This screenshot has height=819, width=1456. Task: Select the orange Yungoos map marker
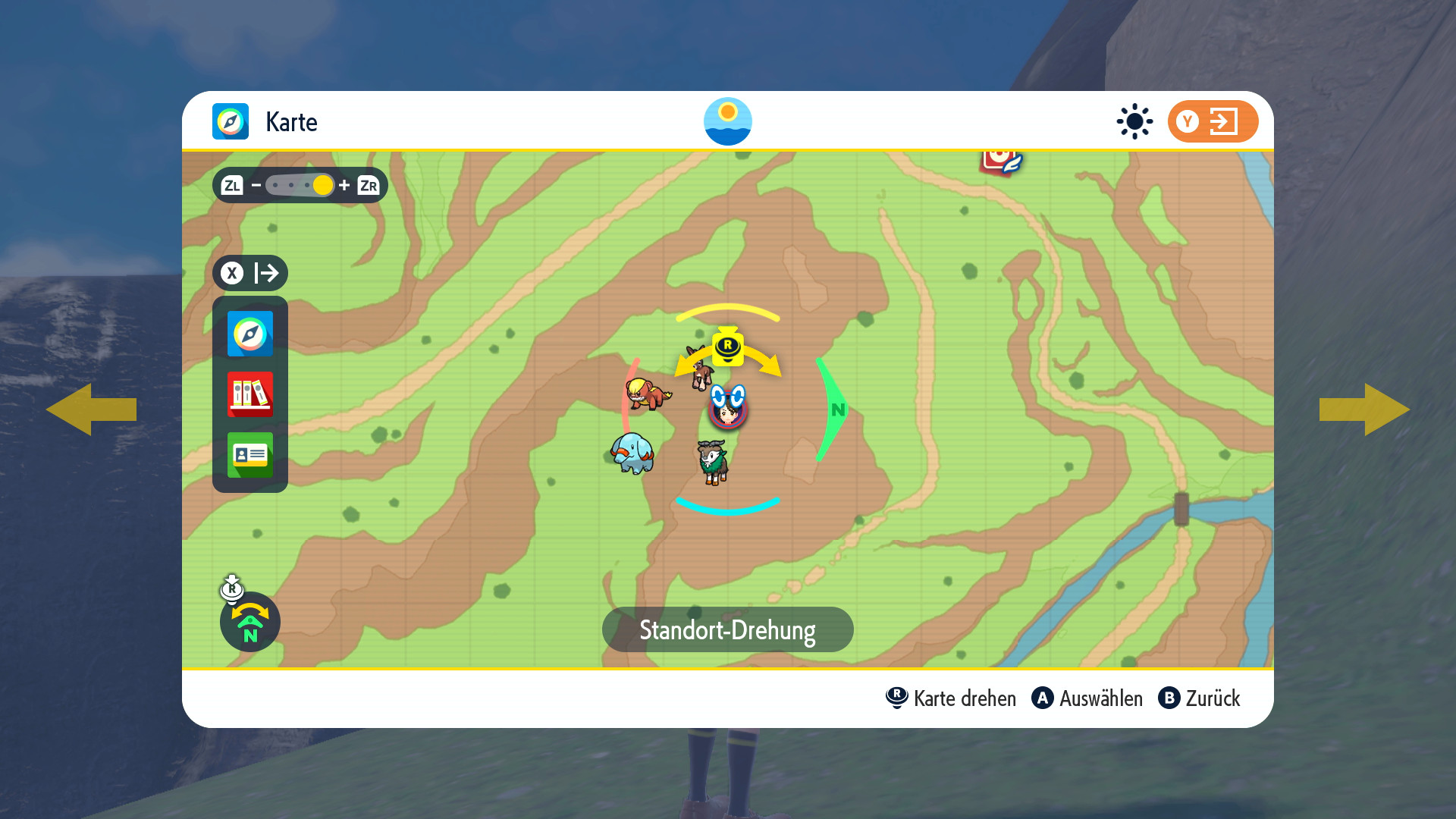[x=647, y=394]
